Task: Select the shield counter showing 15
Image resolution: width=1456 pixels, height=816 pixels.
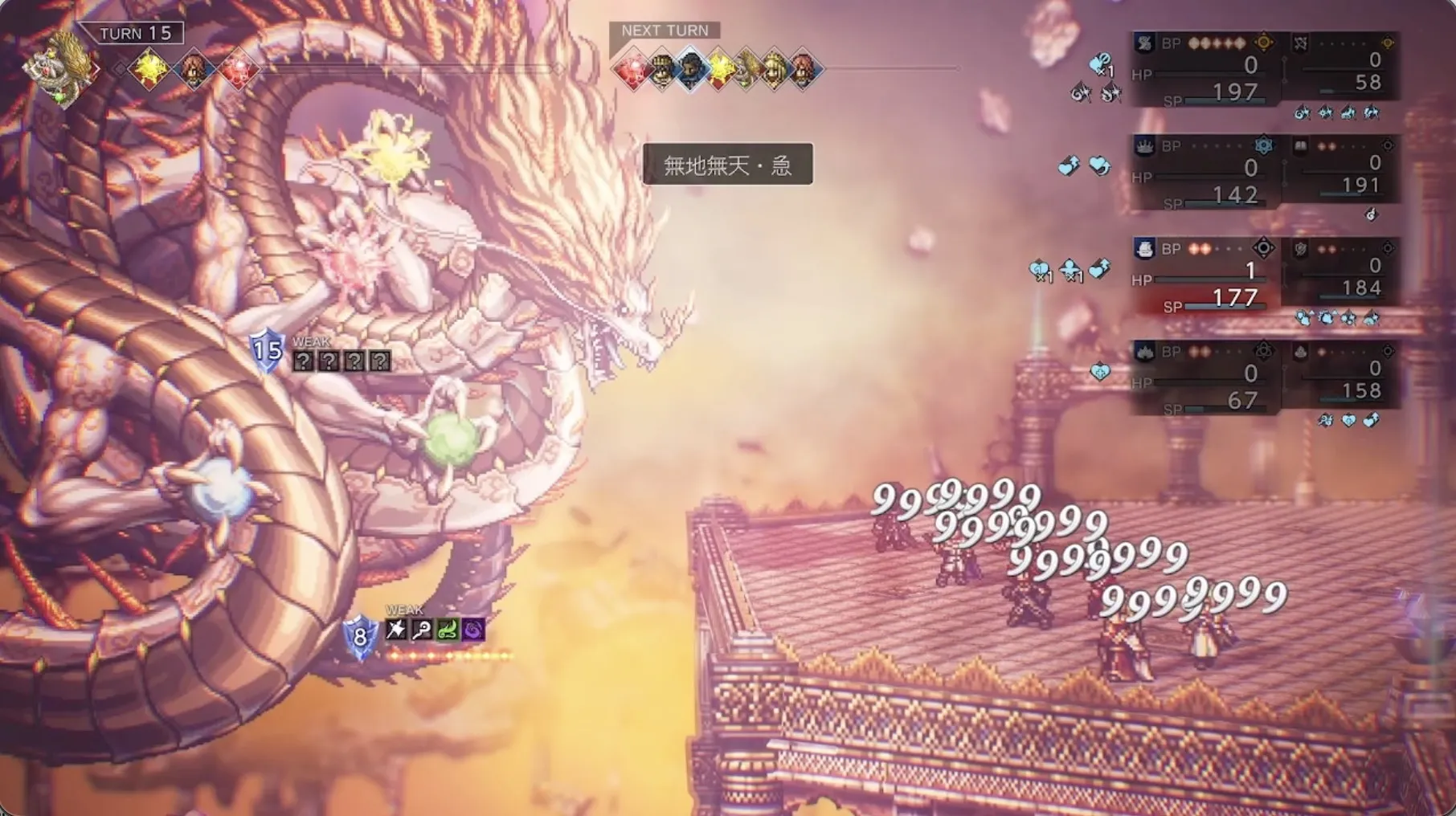Action: (267, 350)
